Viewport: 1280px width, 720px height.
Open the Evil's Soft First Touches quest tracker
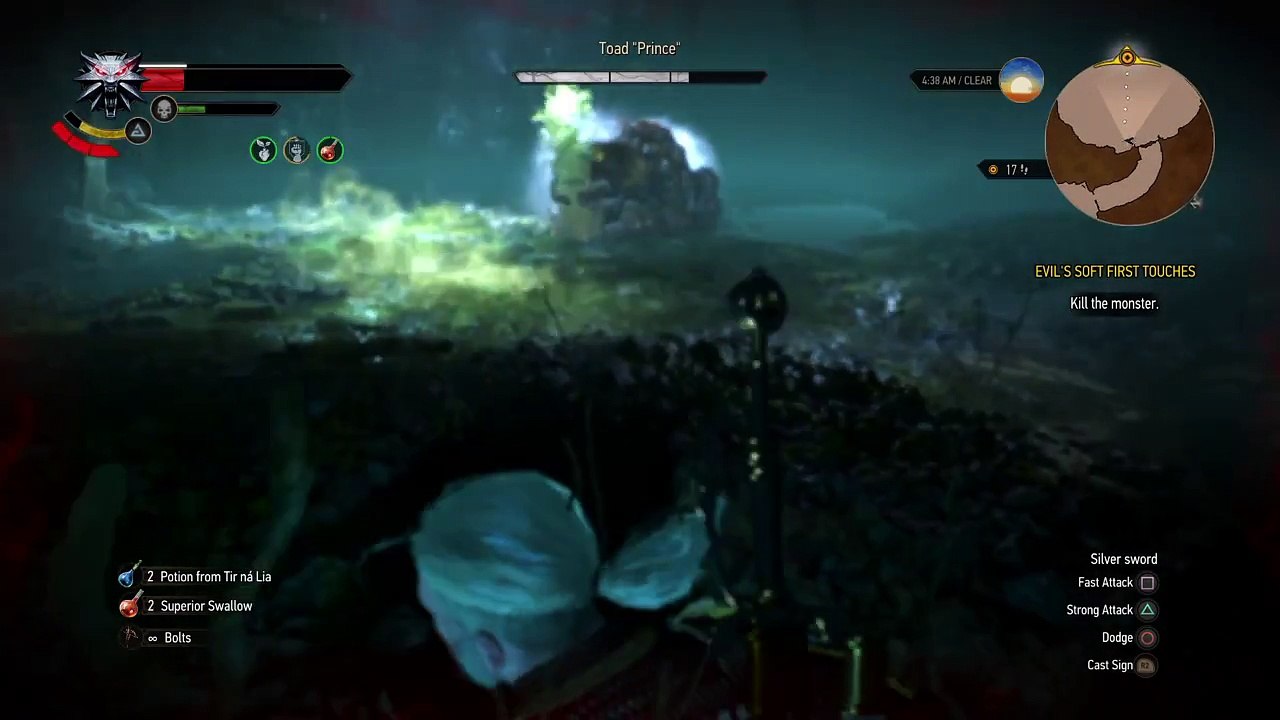[1114, 271]
